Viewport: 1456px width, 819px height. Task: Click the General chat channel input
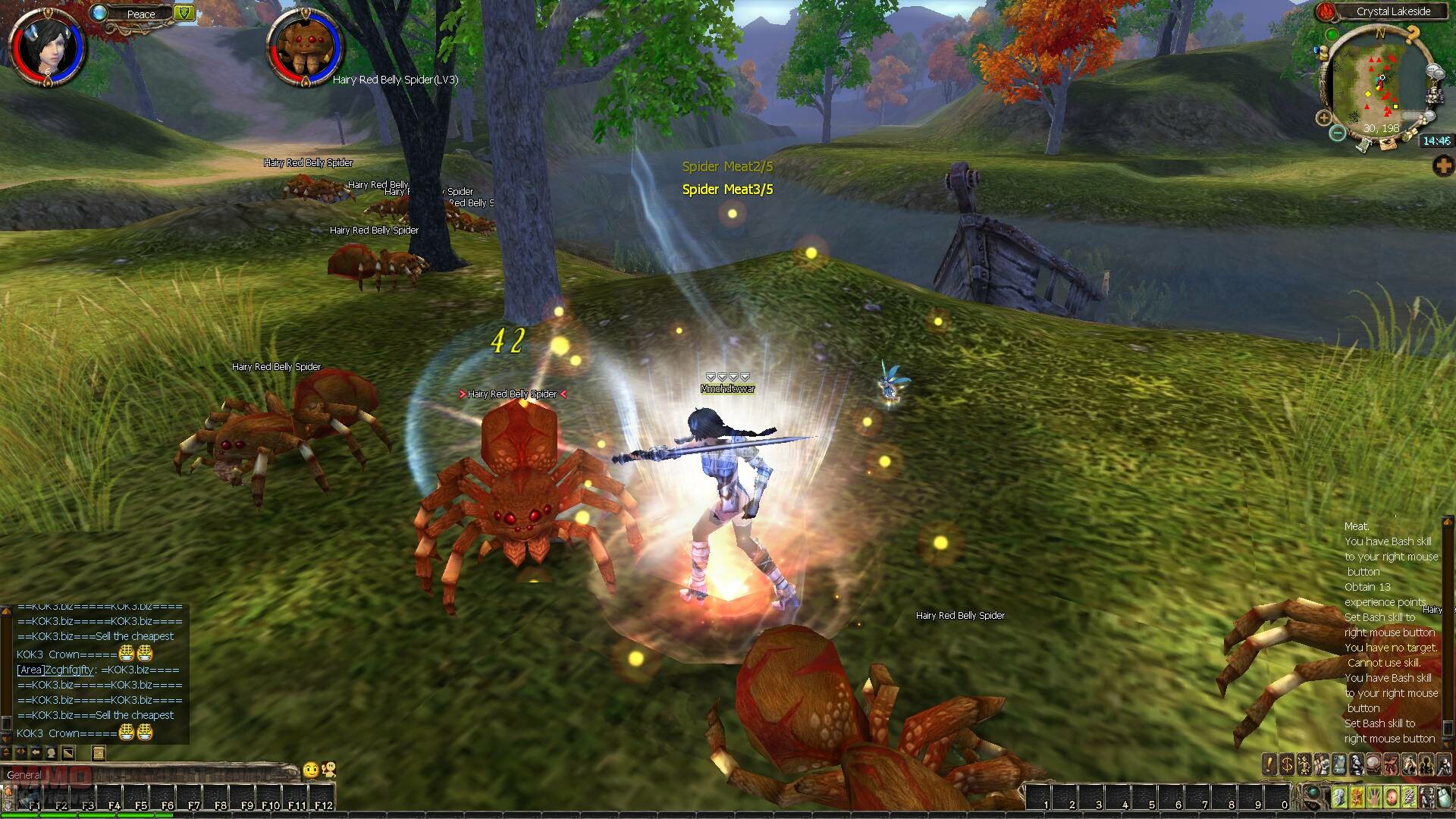152,774
